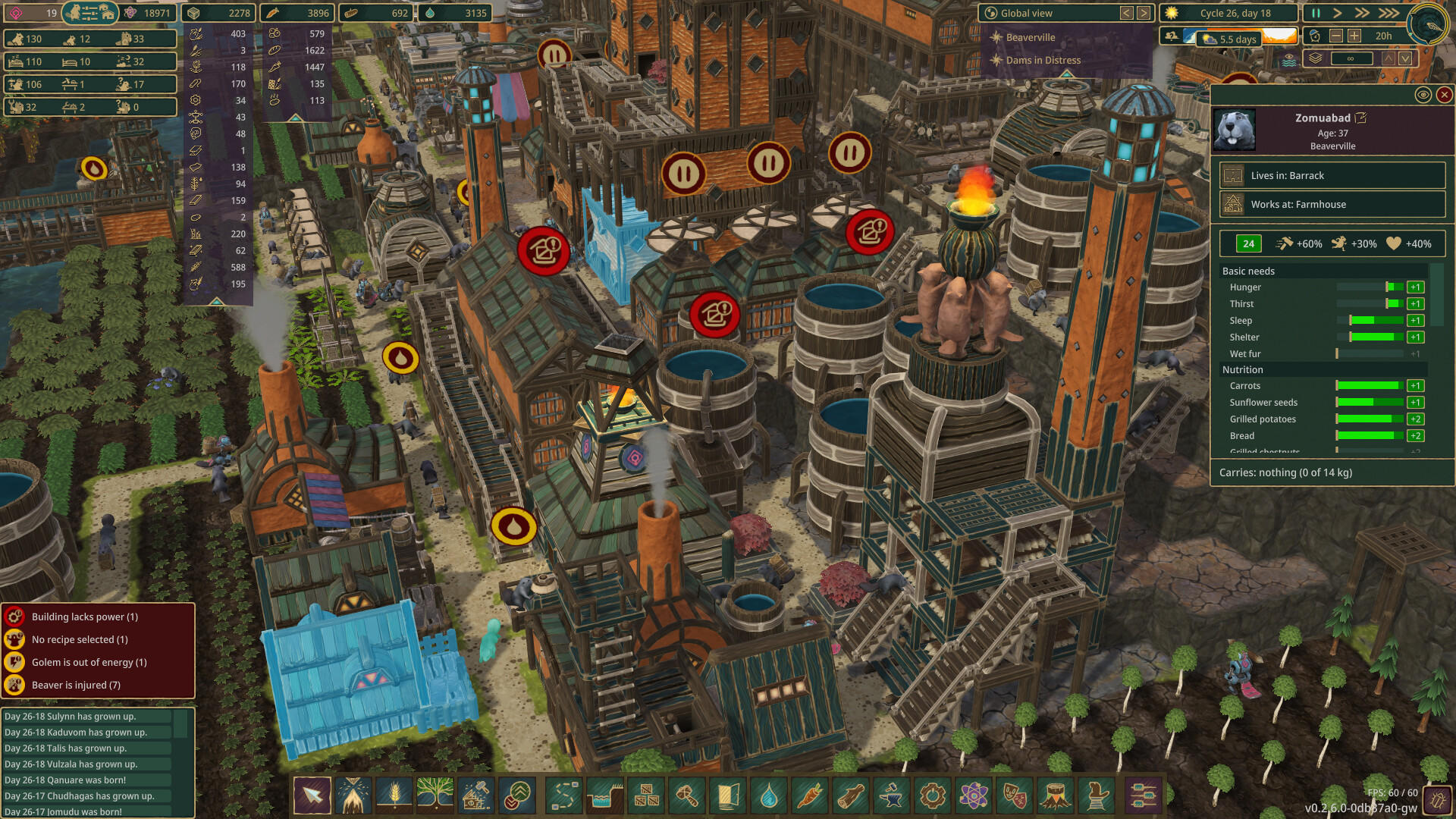Viewport: 1456px width, 819px height.
Task: Select the cursor tool in bottom toolbar
Action: (312, 796)
